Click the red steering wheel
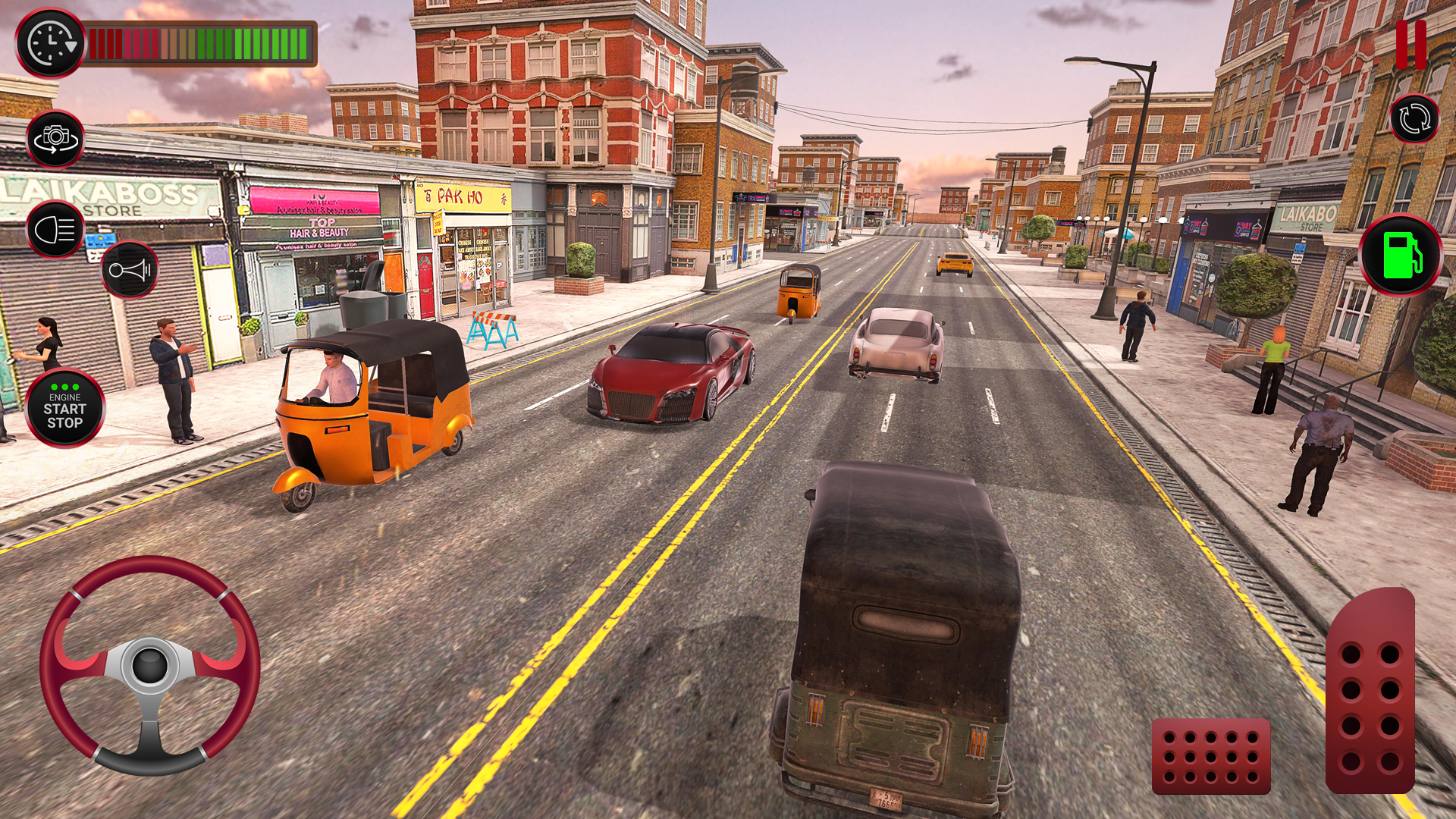 (x=150, y=665)
